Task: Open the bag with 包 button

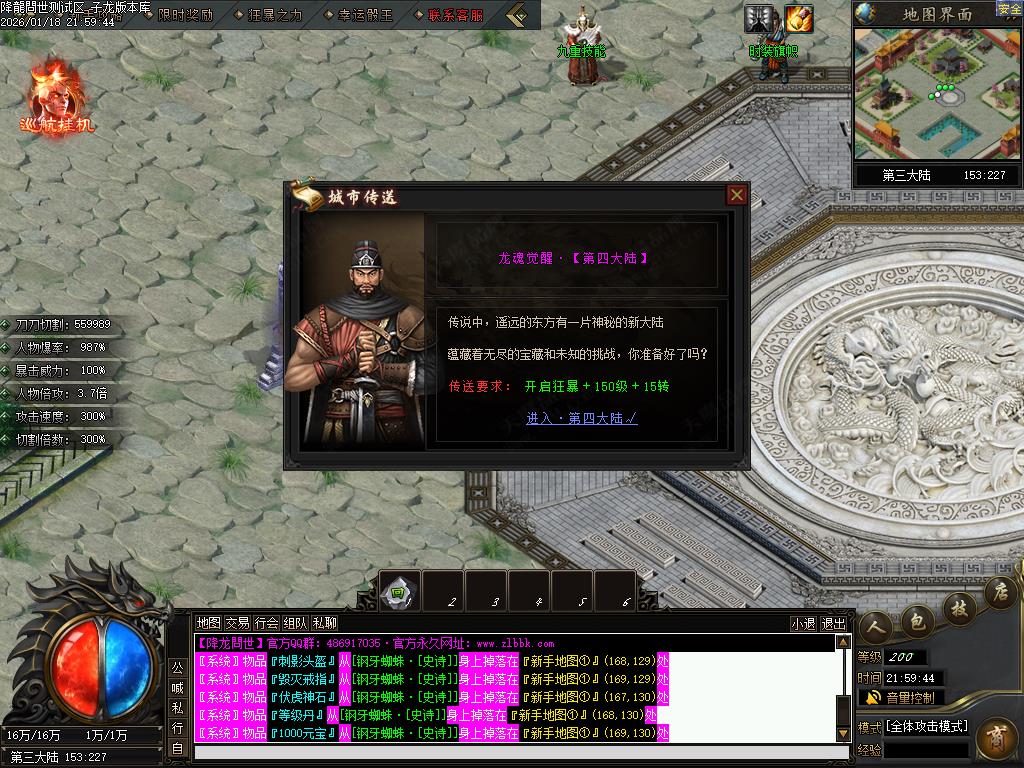Action: click(x=919, y=619)
